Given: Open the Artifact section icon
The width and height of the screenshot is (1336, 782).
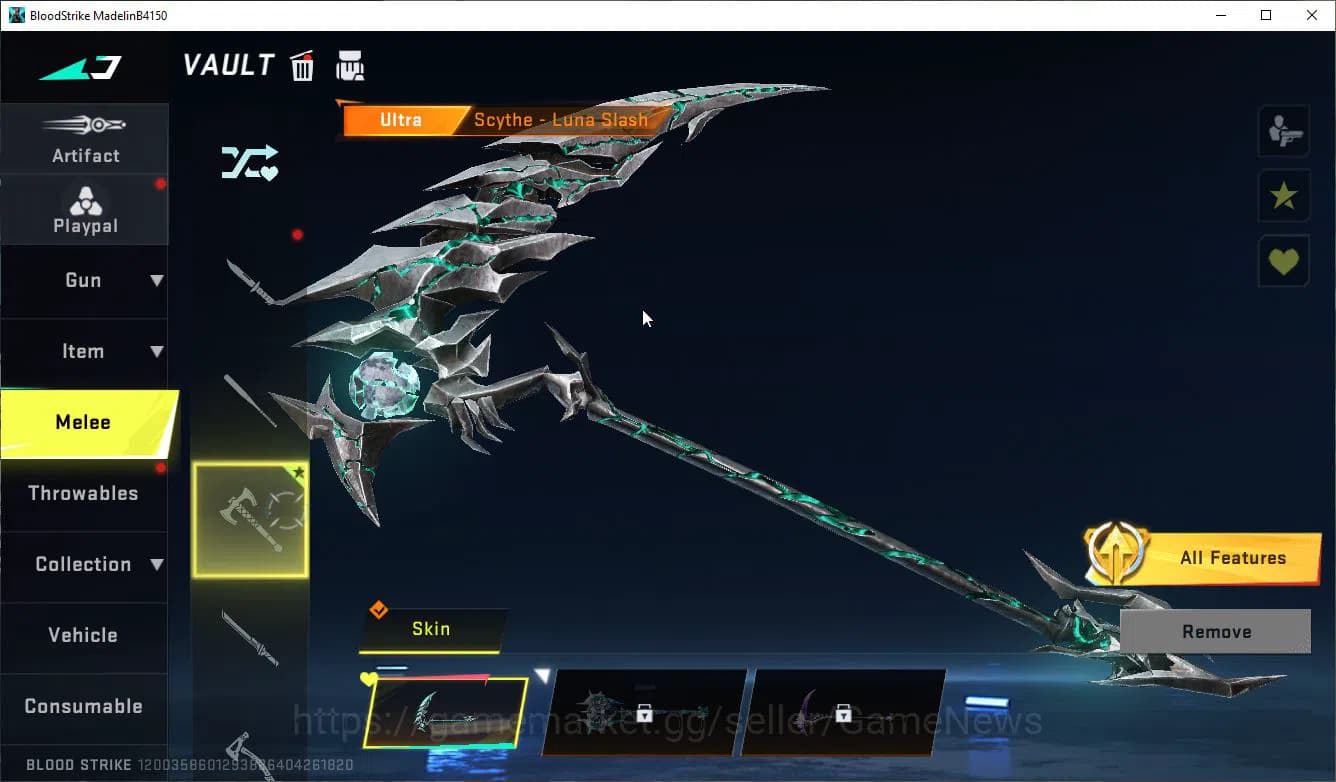Looking at the screenshot, I should click(85, 137).
